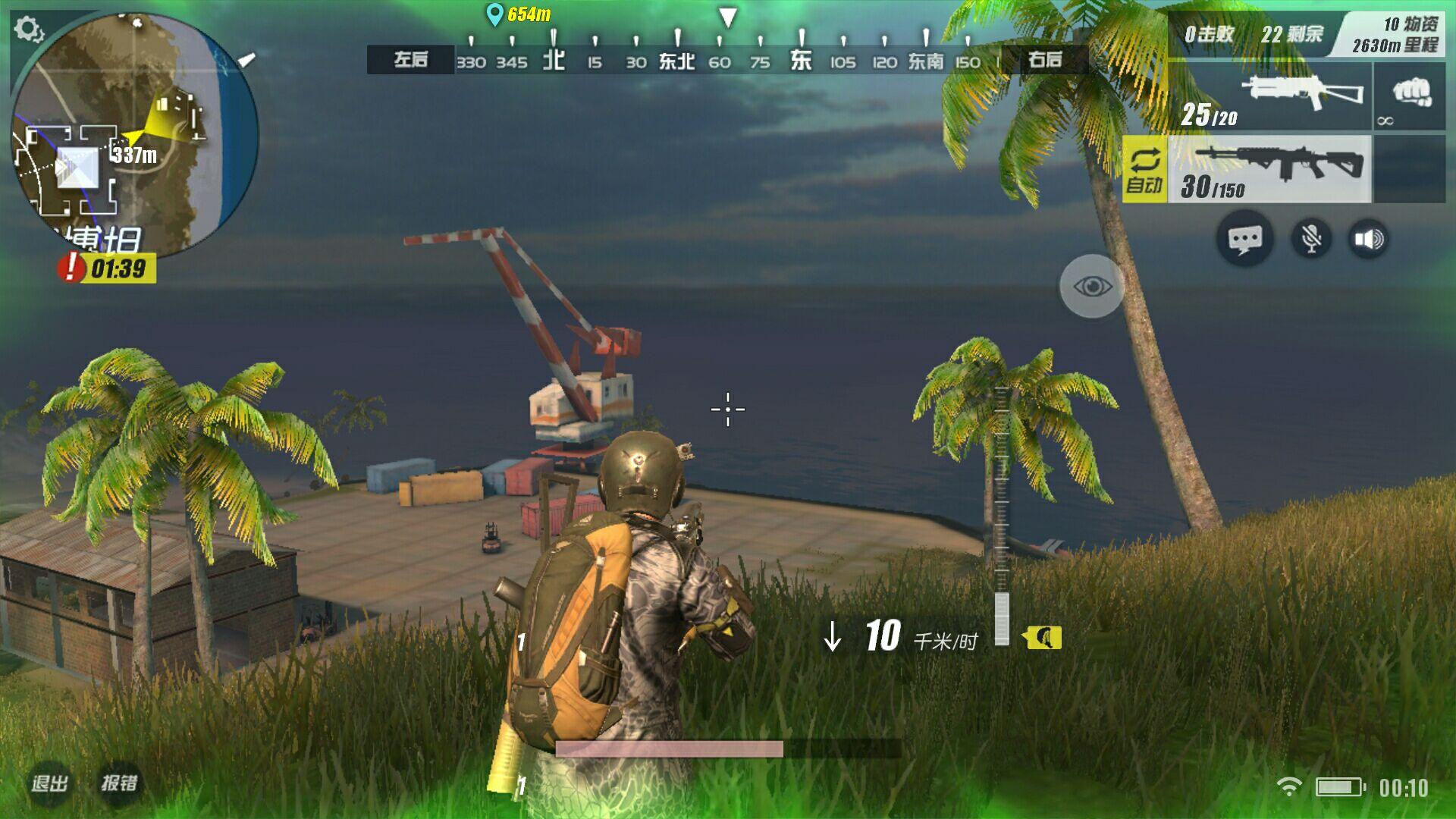Open the settings gear icon
The width and height of the screenshot is (1456, 819).
click(x=29, y=30)
